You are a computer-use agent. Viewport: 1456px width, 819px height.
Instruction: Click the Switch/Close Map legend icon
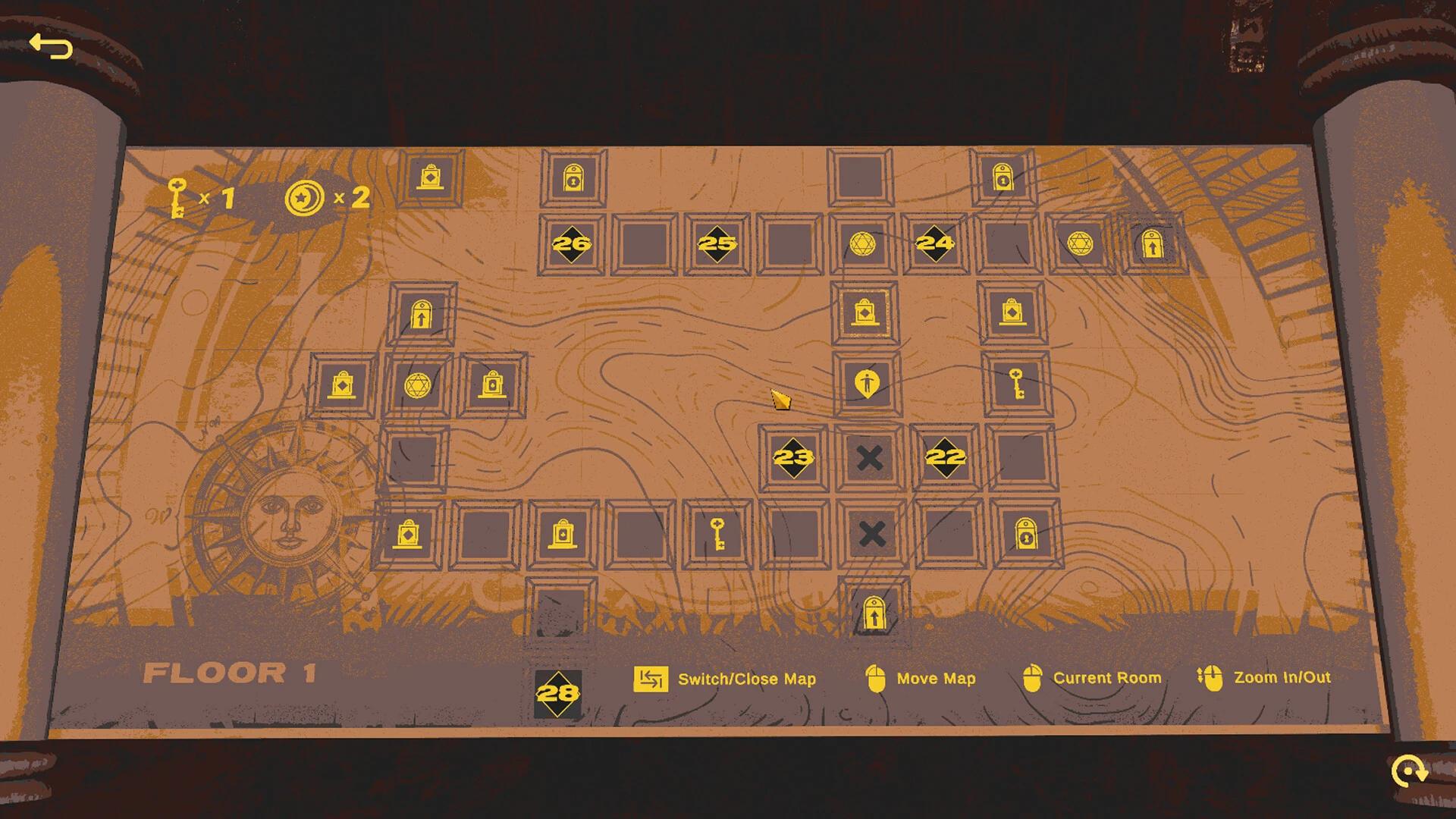tap(651, 678)
